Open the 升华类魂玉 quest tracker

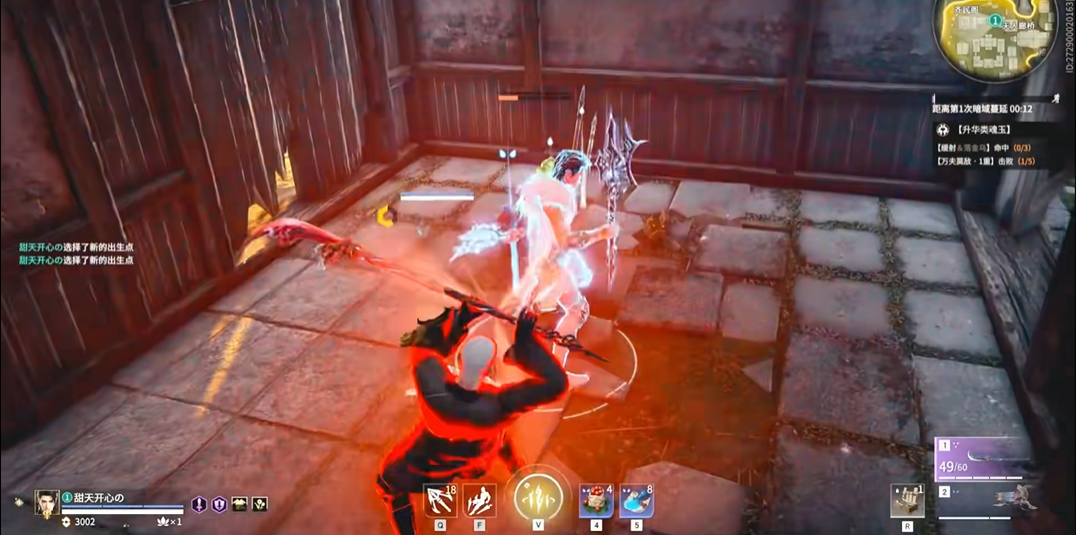[985, 130]
